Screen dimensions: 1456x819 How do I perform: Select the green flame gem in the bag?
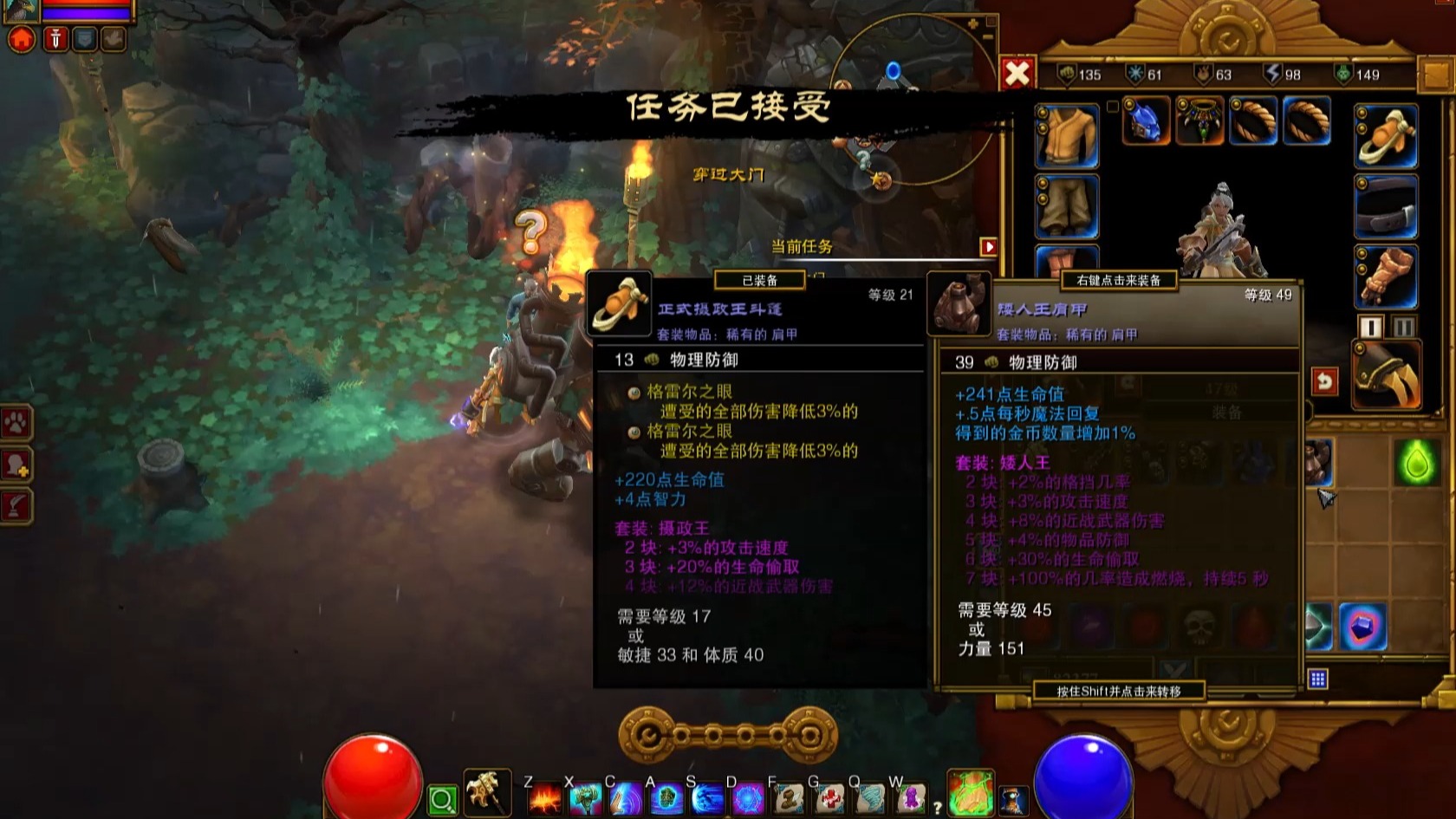(x=1418, y=462)
